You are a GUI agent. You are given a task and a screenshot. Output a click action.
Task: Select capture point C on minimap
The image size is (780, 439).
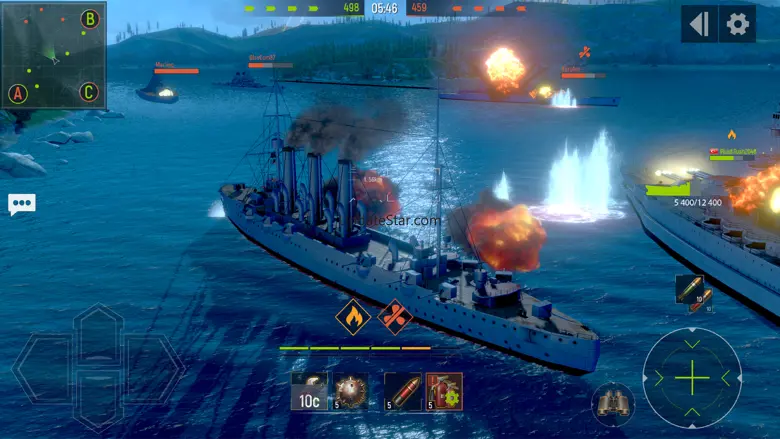click(x=89, y=93)
